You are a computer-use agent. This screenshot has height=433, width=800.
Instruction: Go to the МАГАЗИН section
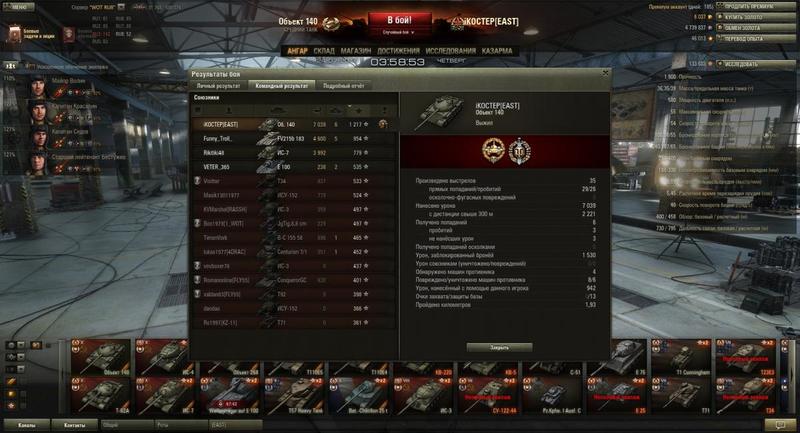(356, 49)
